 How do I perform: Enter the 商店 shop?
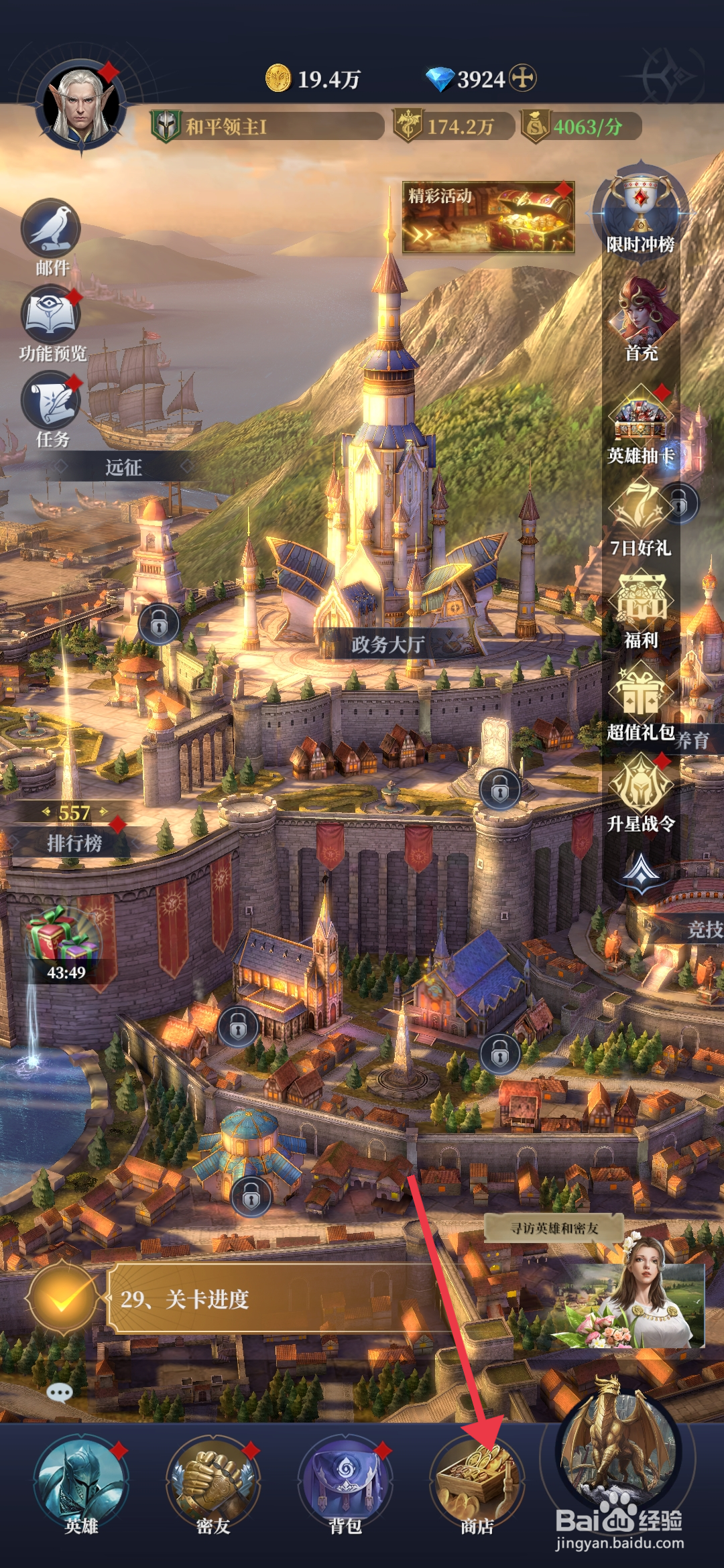(477, 1482)
